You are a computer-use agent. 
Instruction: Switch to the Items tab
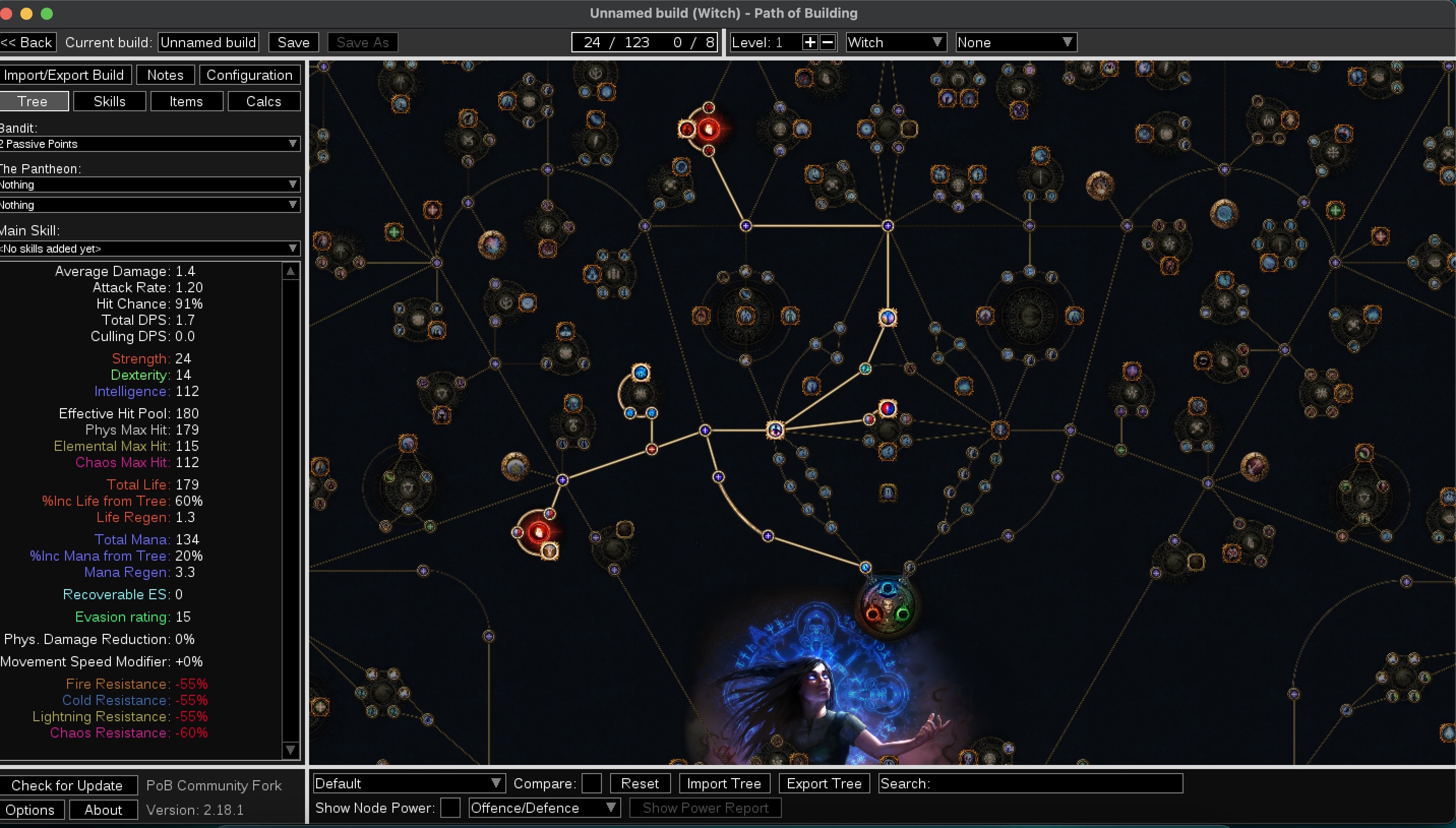187,101
